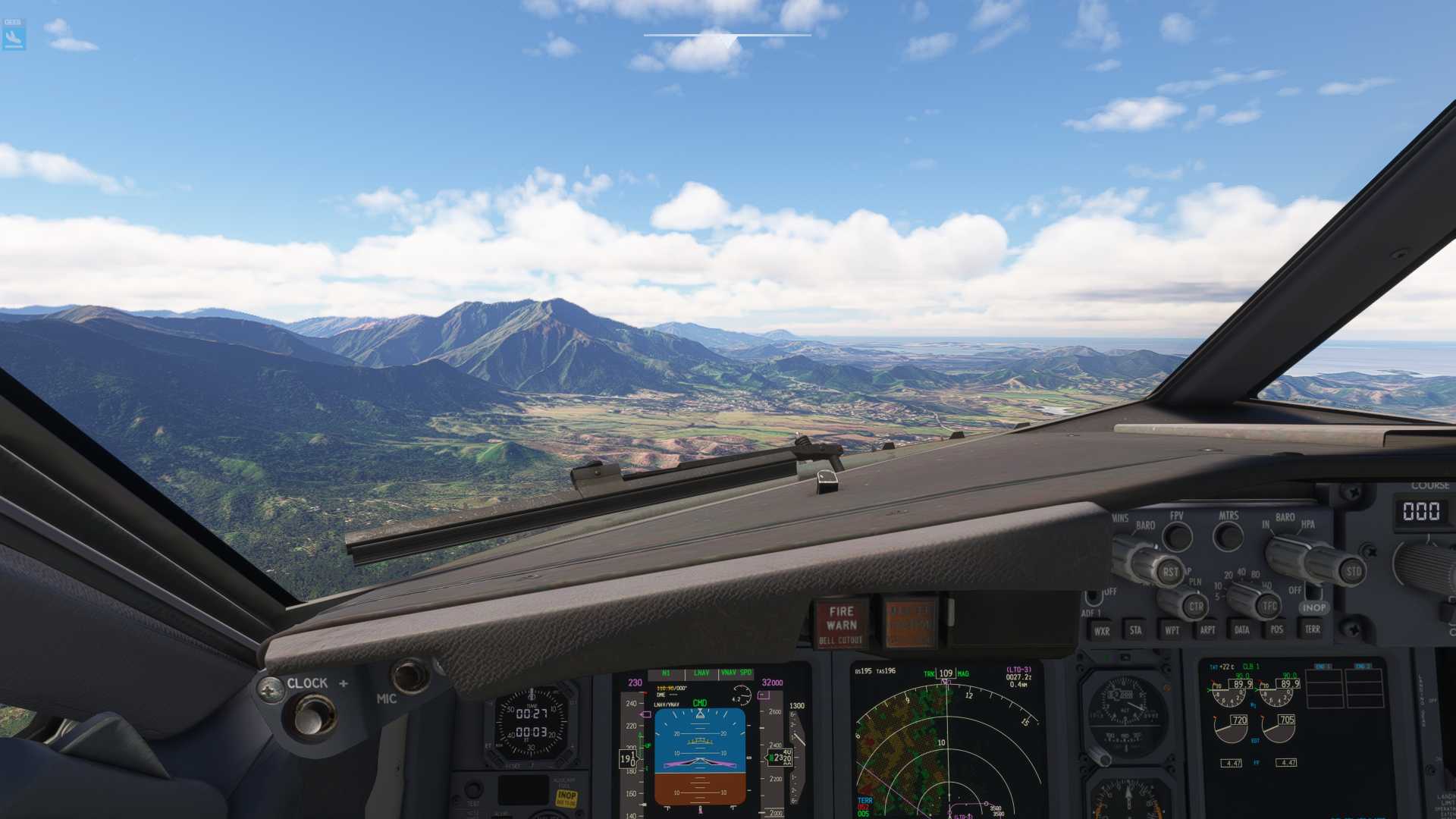Push the MTRS meters button
1456x819 pixels.
(1228, 536)
